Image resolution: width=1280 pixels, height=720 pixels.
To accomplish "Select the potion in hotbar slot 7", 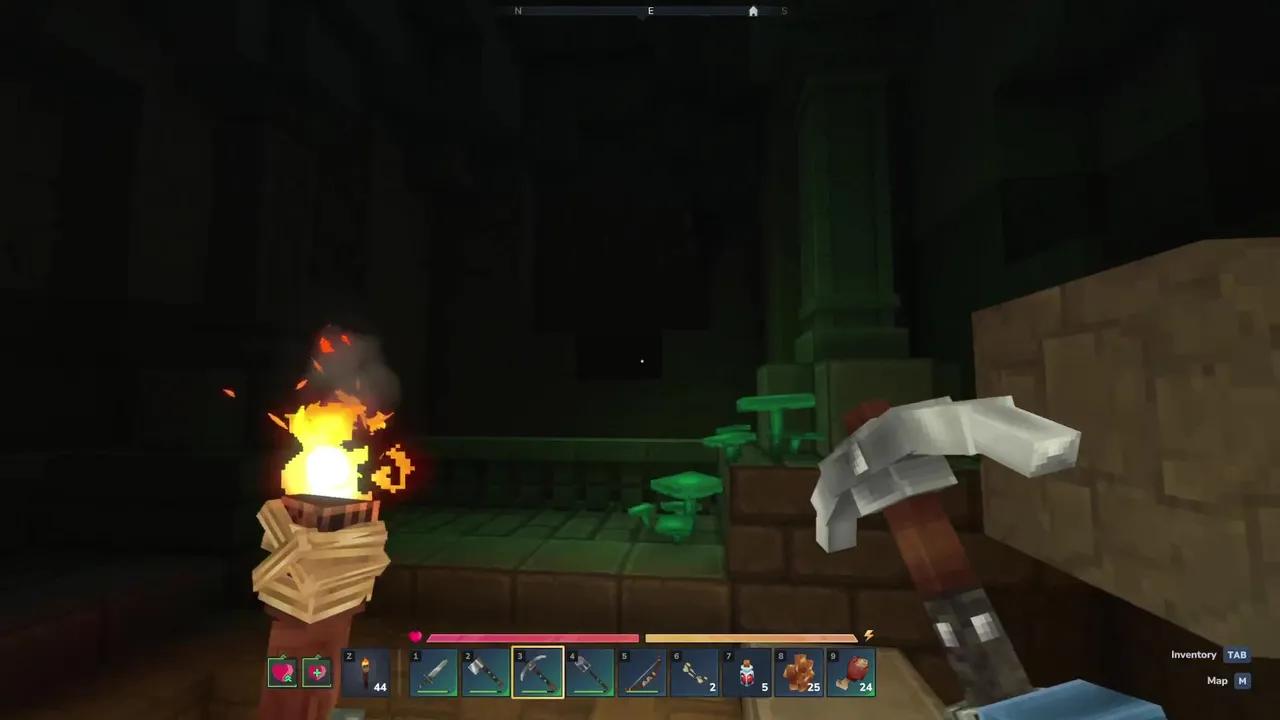I will [748, 671].
